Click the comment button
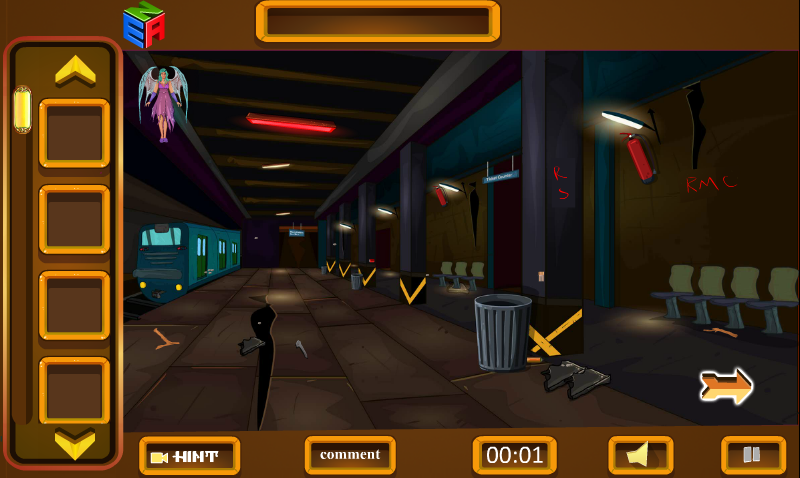The height and width of the screenshot is (478, 800). click(350, 455)
